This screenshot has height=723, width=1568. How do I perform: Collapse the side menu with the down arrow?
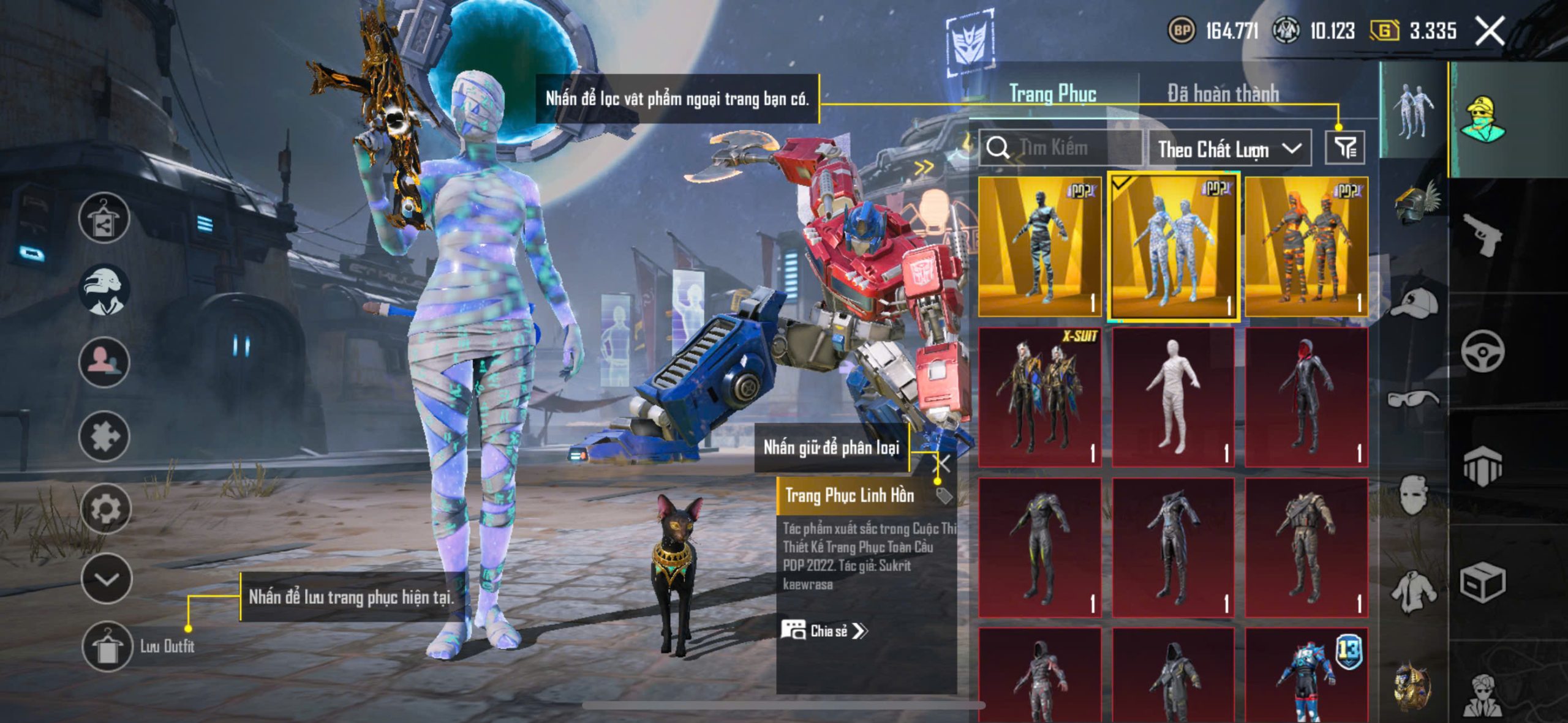tap(107, 579)
